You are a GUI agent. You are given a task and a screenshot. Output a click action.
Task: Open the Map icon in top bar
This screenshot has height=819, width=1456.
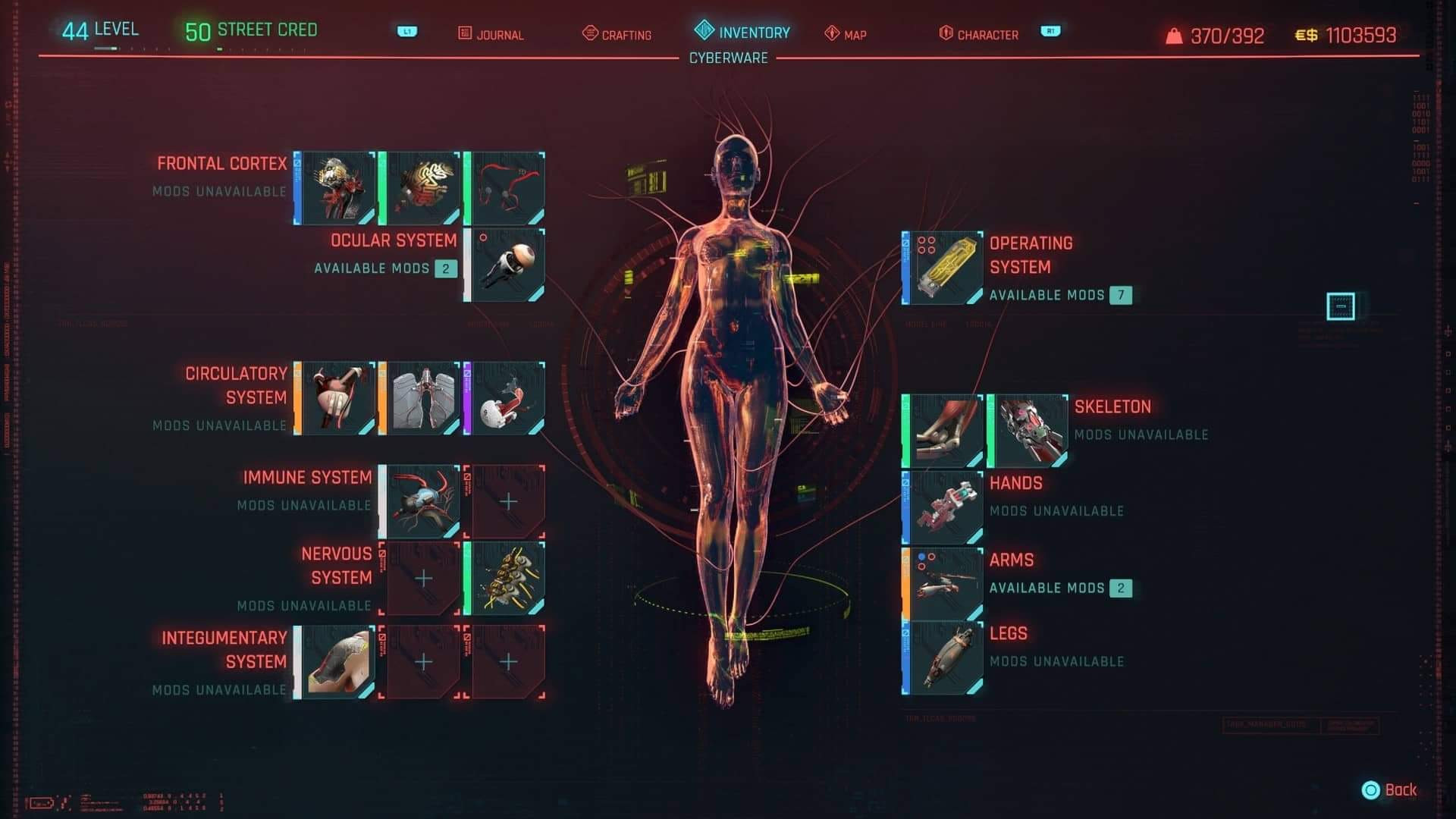(830, 34)
